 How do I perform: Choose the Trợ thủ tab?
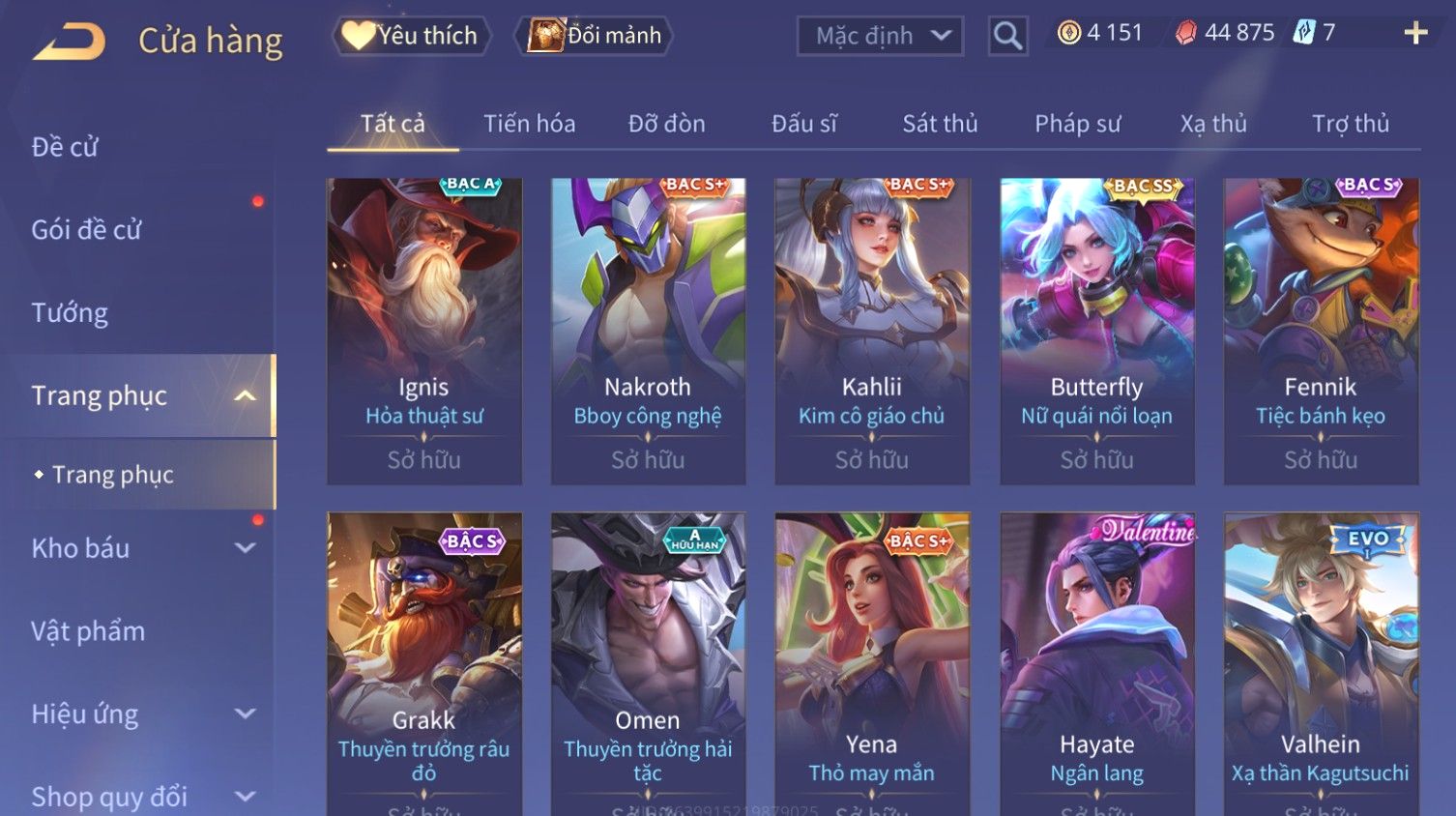(1350, 124)
